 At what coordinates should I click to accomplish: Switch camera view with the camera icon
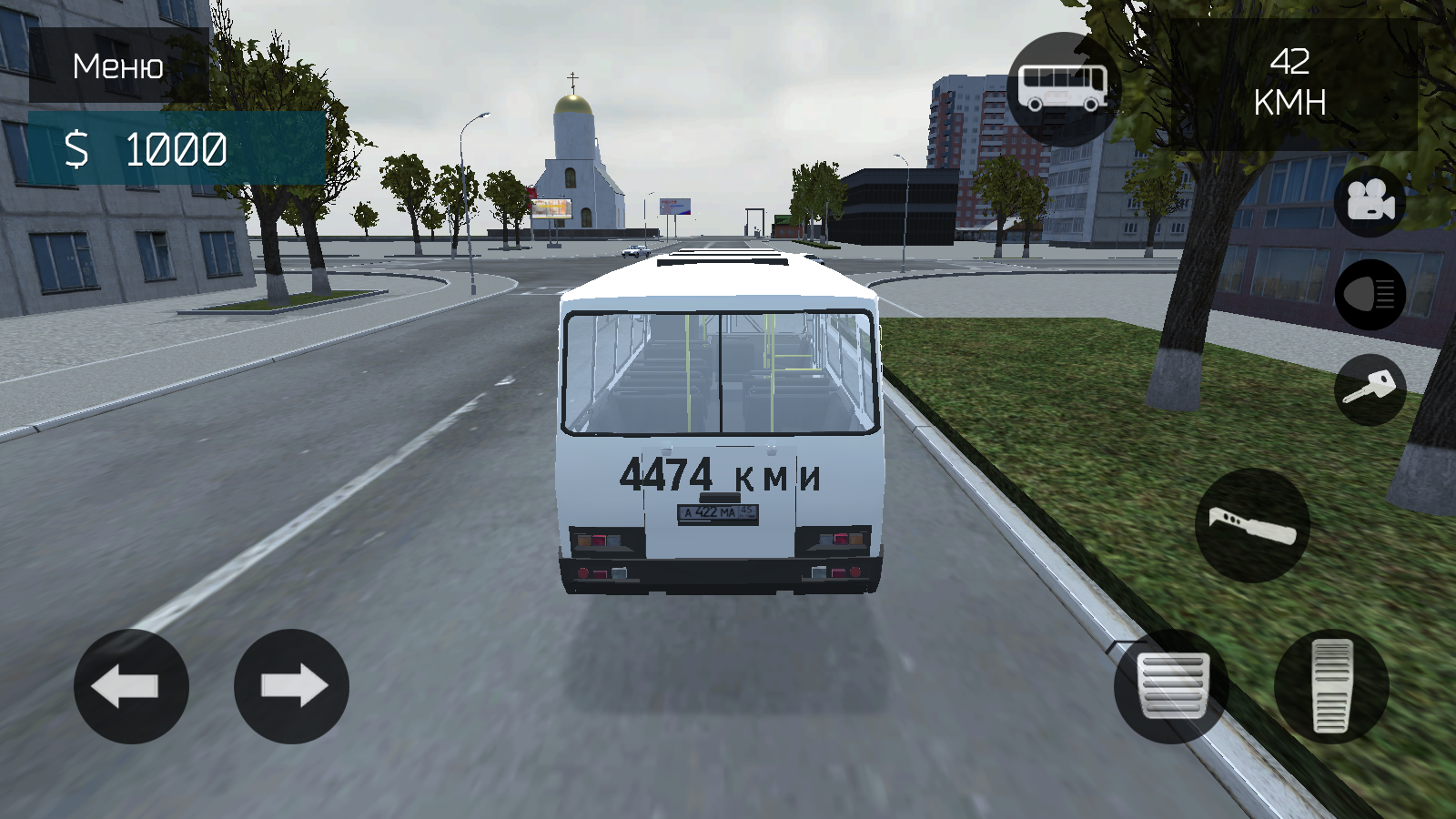(1370, 202)
